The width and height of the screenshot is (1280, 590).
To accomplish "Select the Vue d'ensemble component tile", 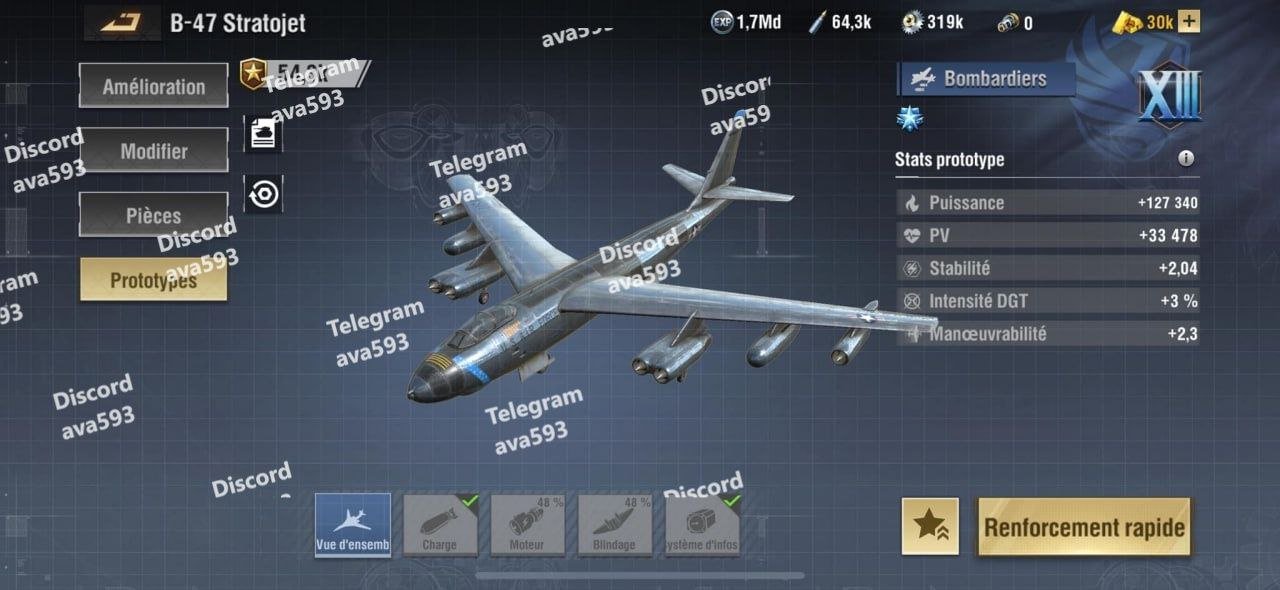I will click(x=353, y=525).
